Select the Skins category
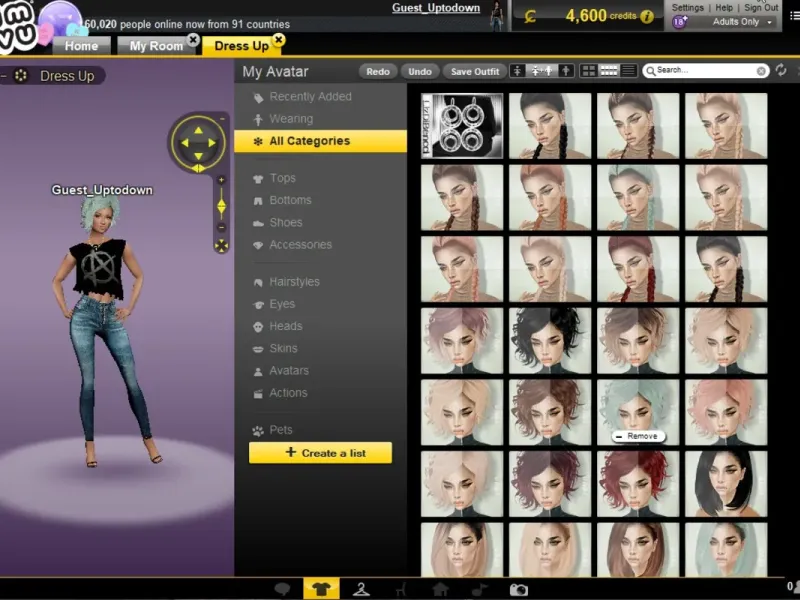Image resolution: width=800 pixels, height=600 pixels. coord(283,348)
